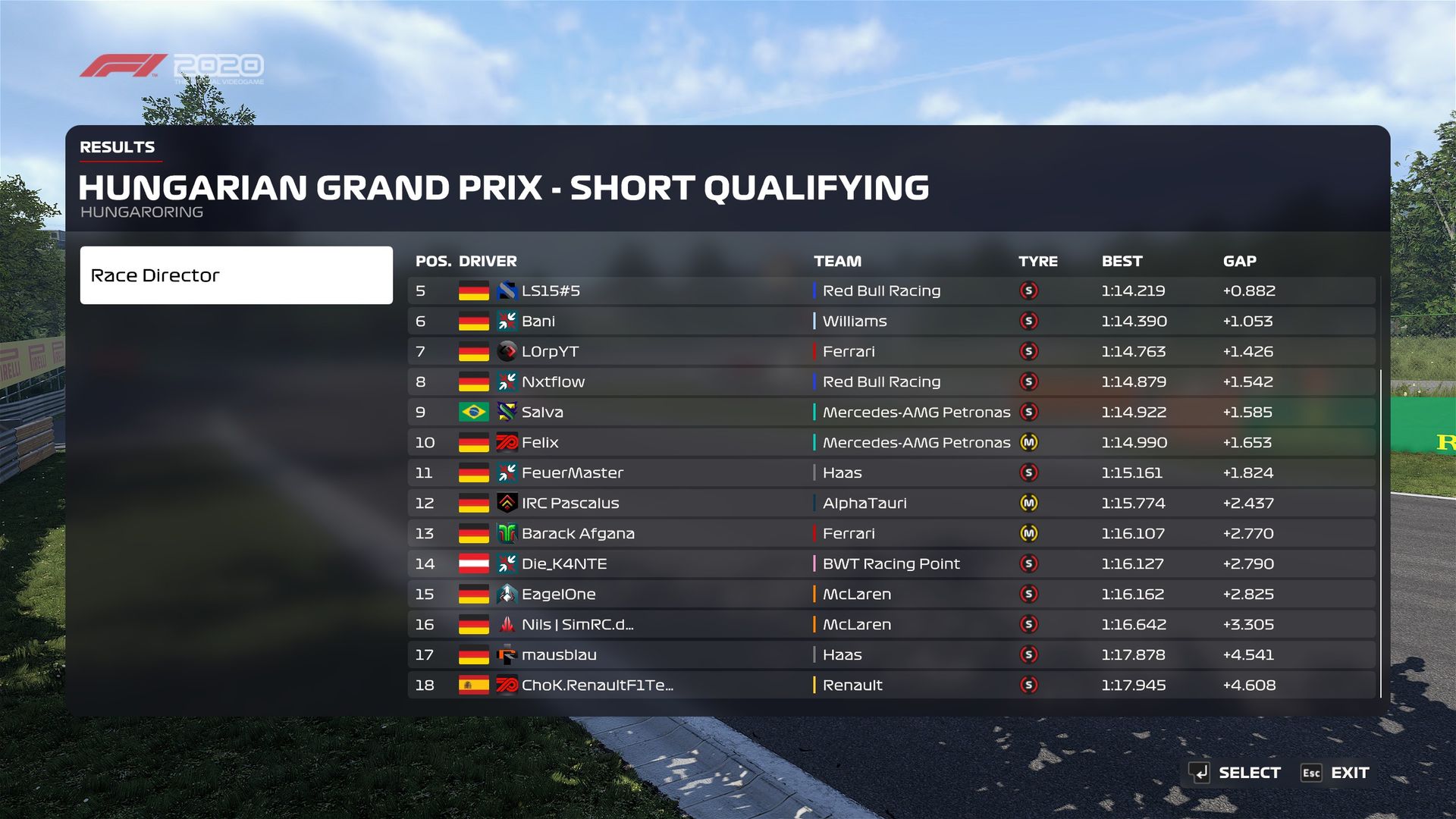Choose the Felix driver row

pos(890,442)
